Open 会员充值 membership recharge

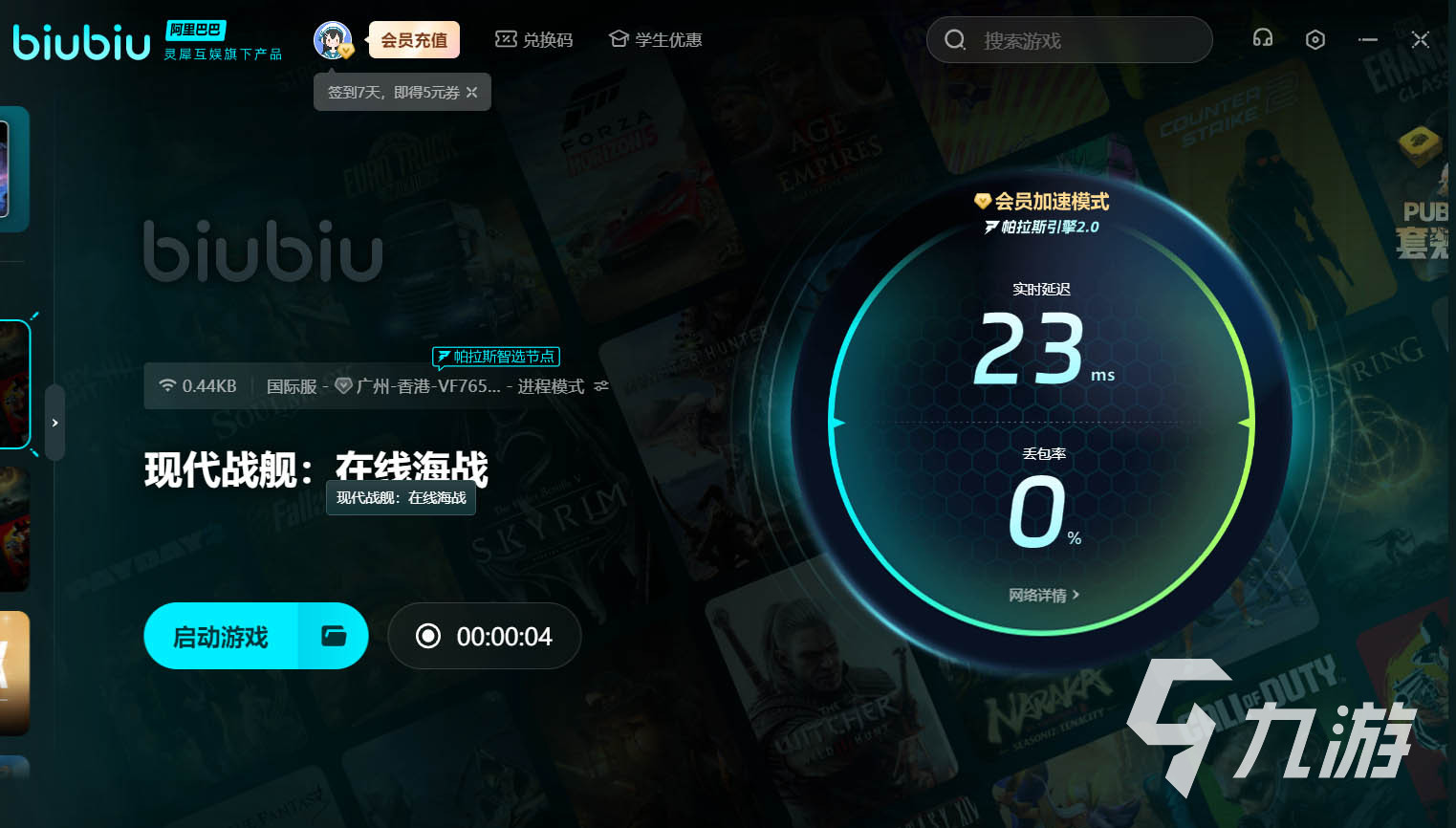click(413, 39)
